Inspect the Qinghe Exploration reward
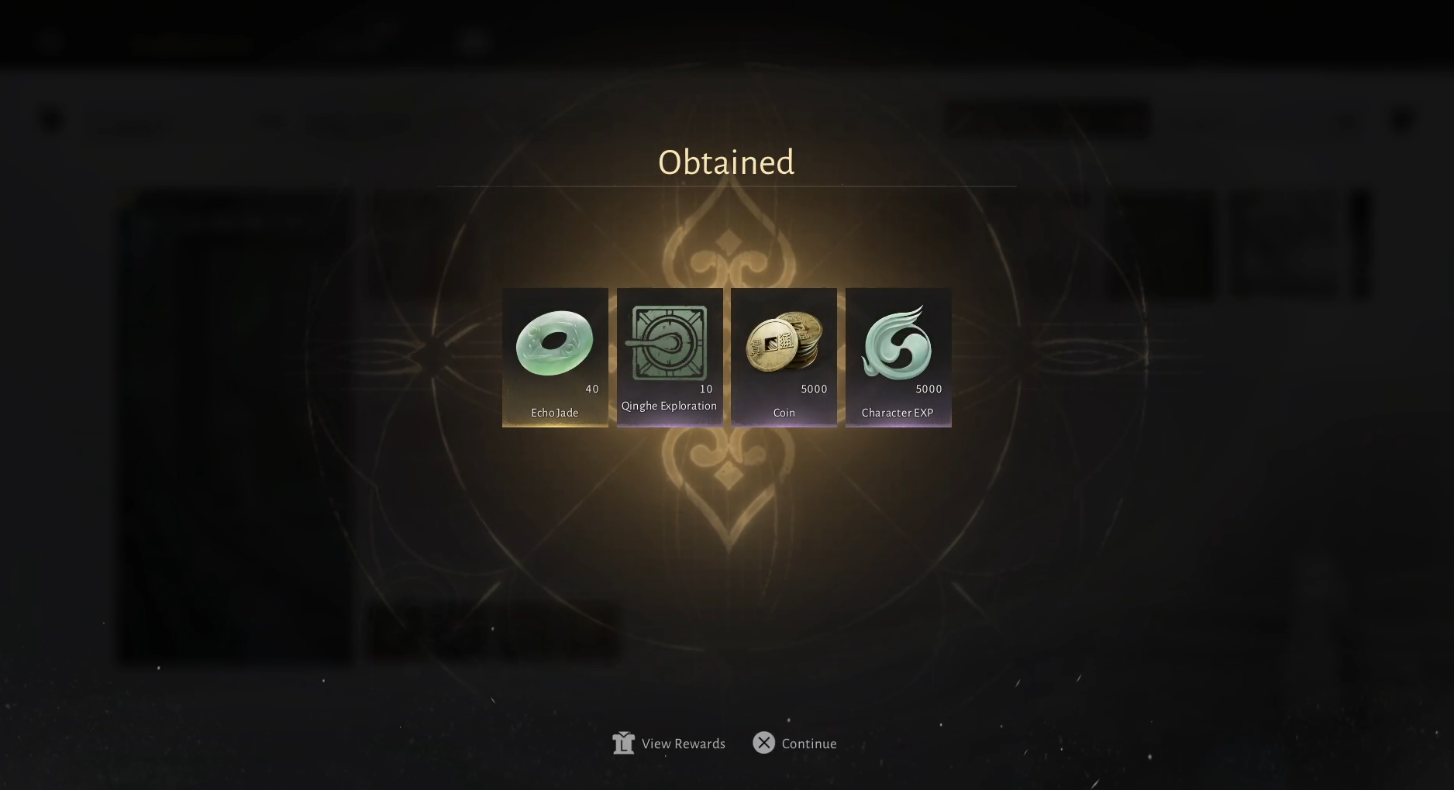The image size is (1454, 790). (x=669, y=357)
